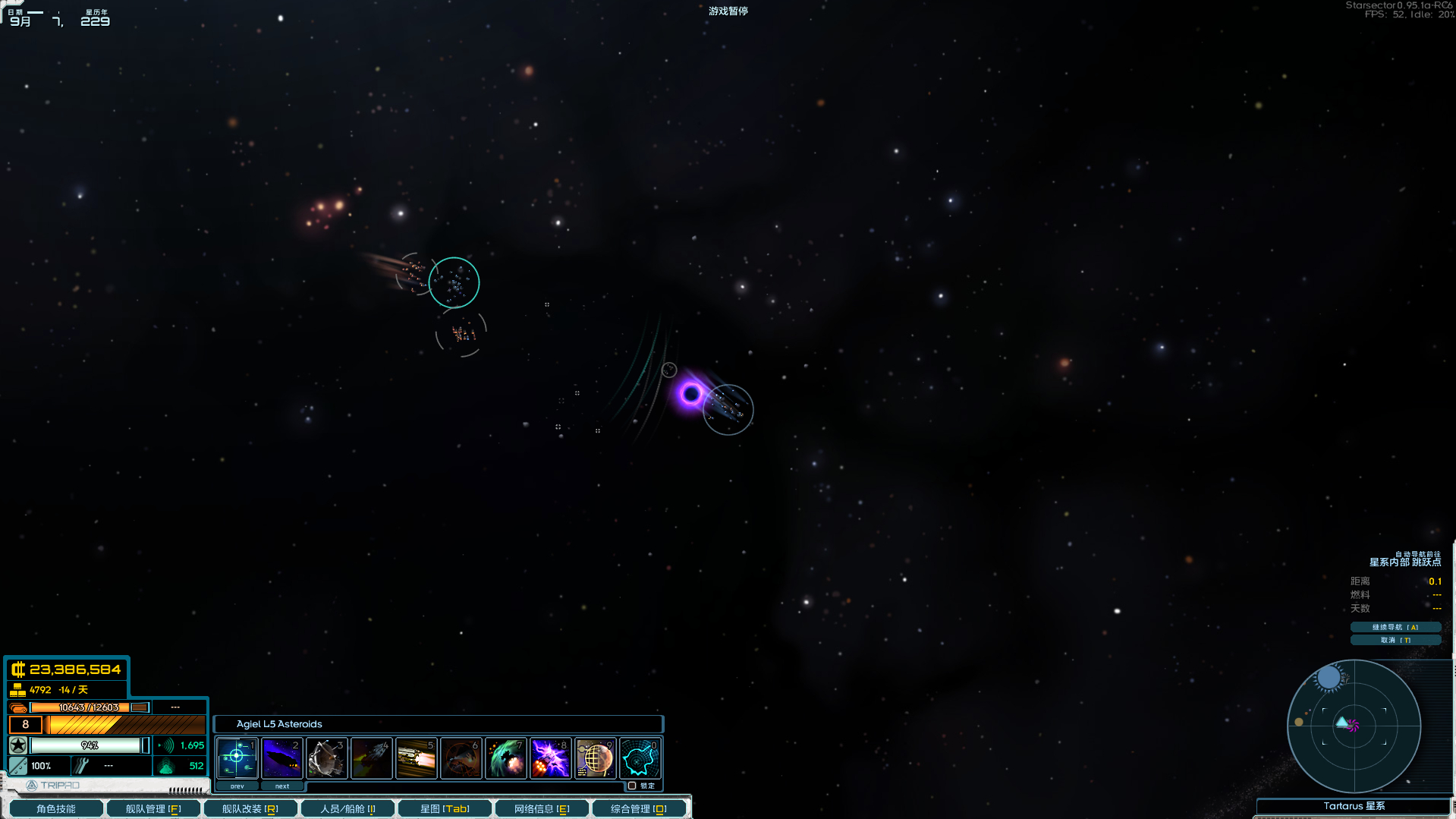
Task: Activate the cyan radar ability in slot 0
Action: point(640,758)
